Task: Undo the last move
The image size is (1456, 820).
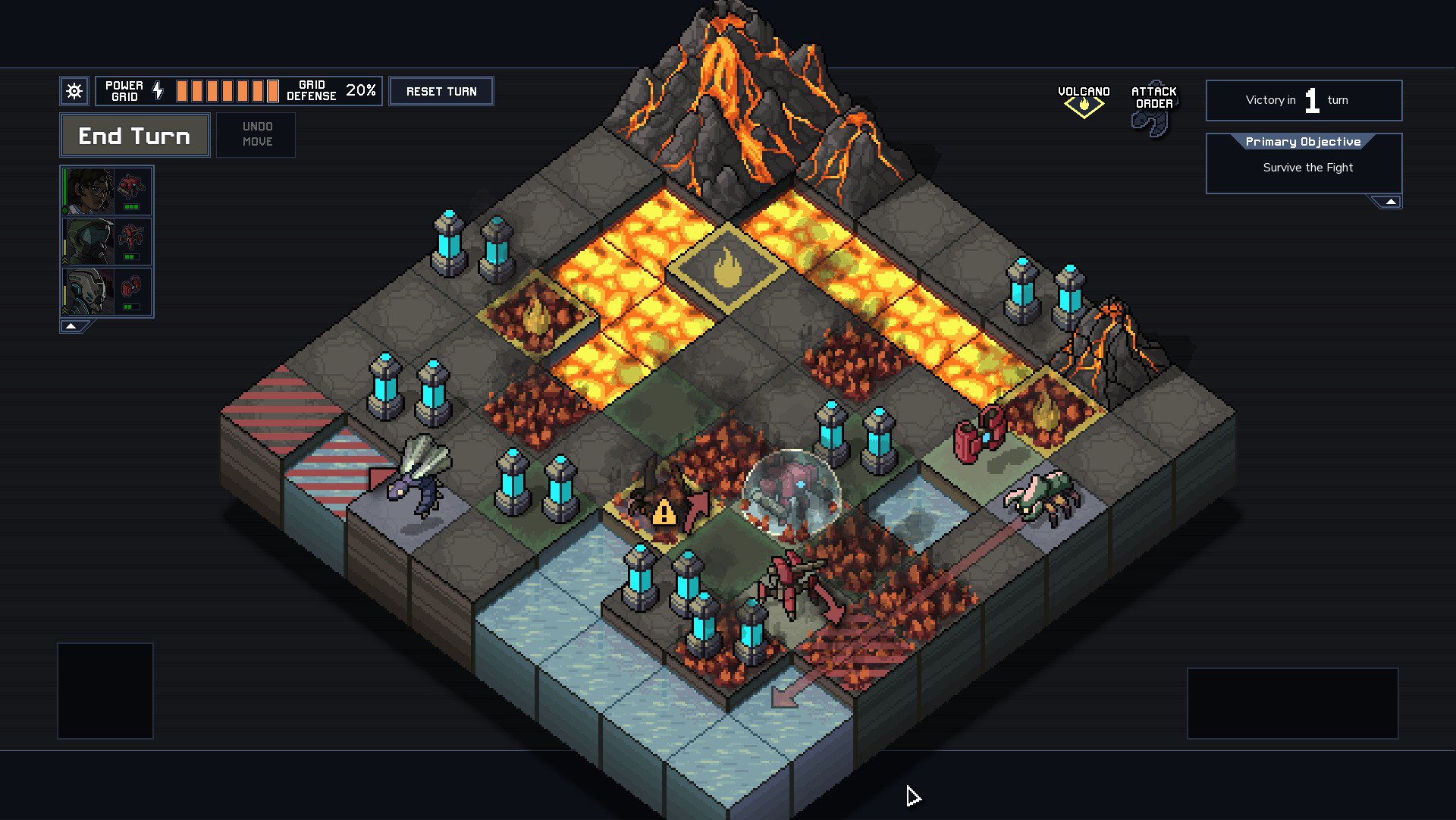Action: click(x=256, y=134)
